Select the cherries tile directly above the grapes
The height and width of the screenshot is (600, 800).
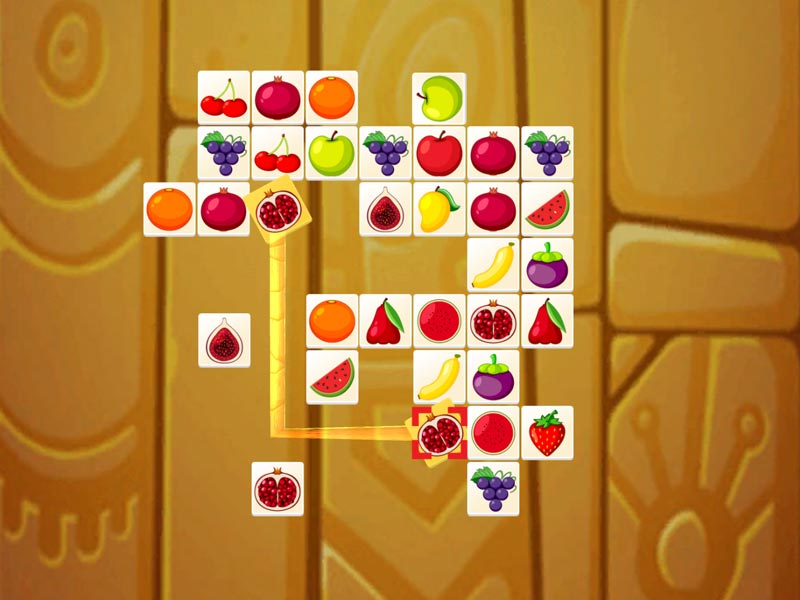(x=224, y=98)
